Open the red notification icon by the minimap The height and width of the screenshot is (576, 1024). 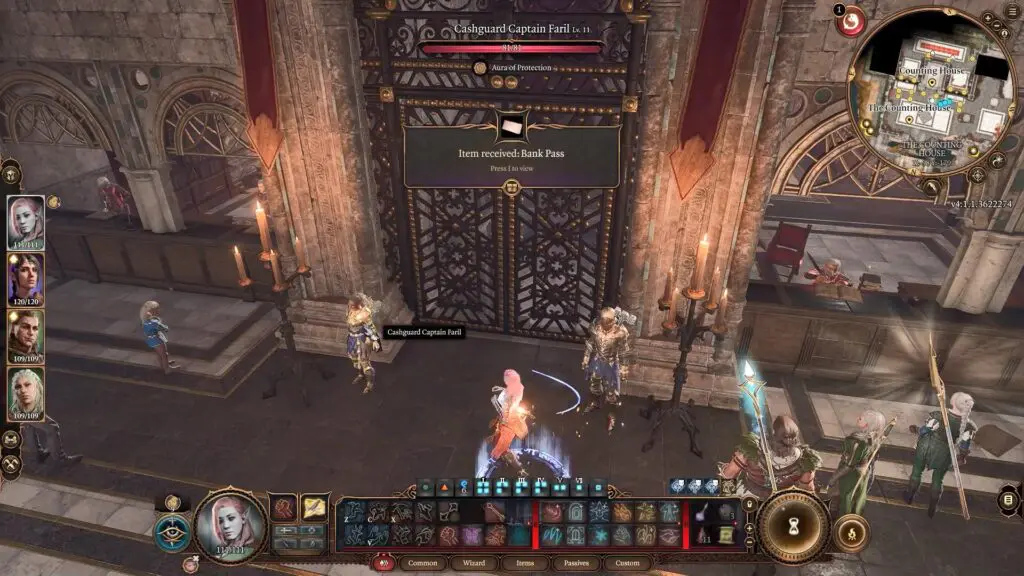851,20
